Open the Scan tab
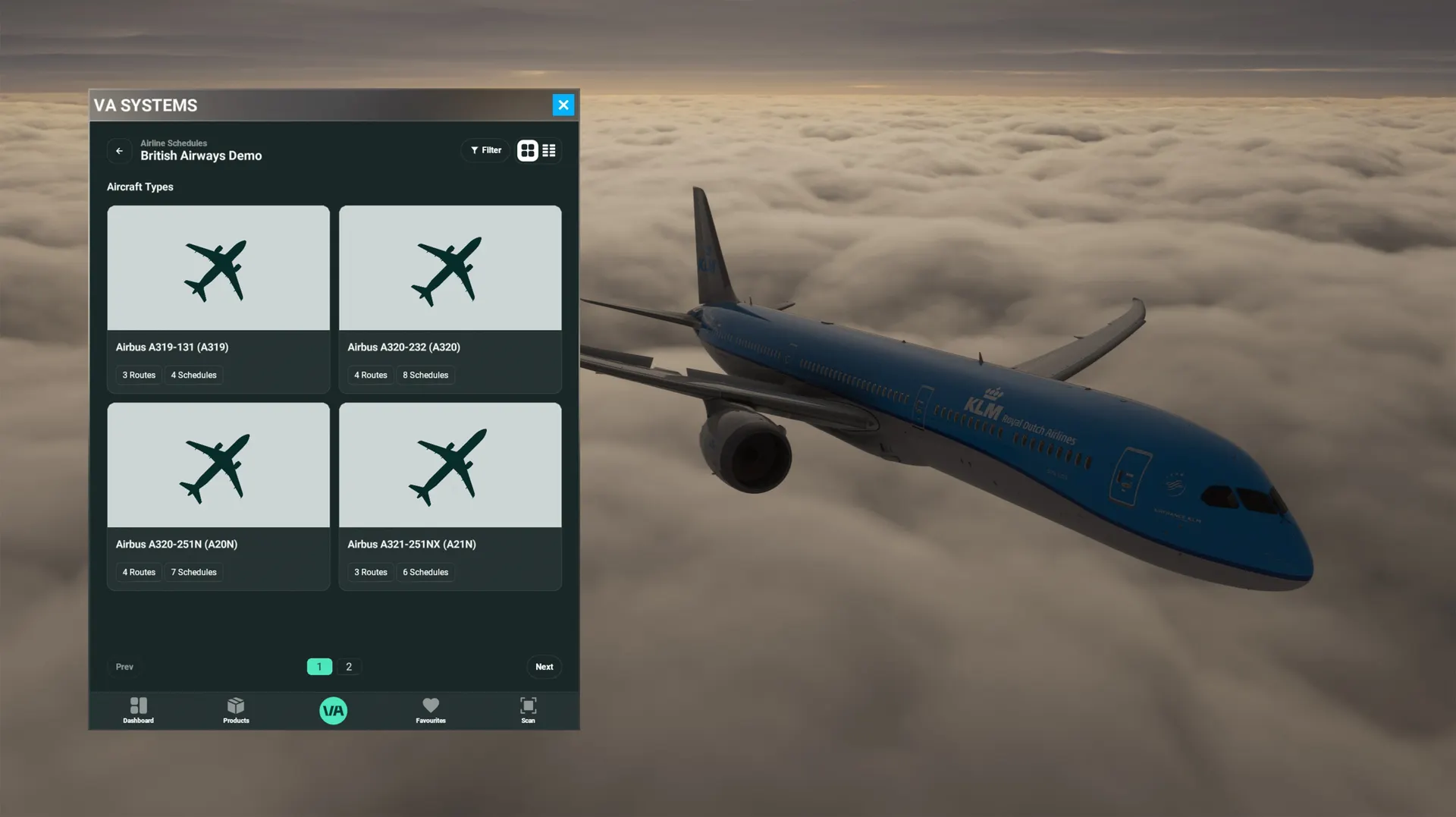 528,710
